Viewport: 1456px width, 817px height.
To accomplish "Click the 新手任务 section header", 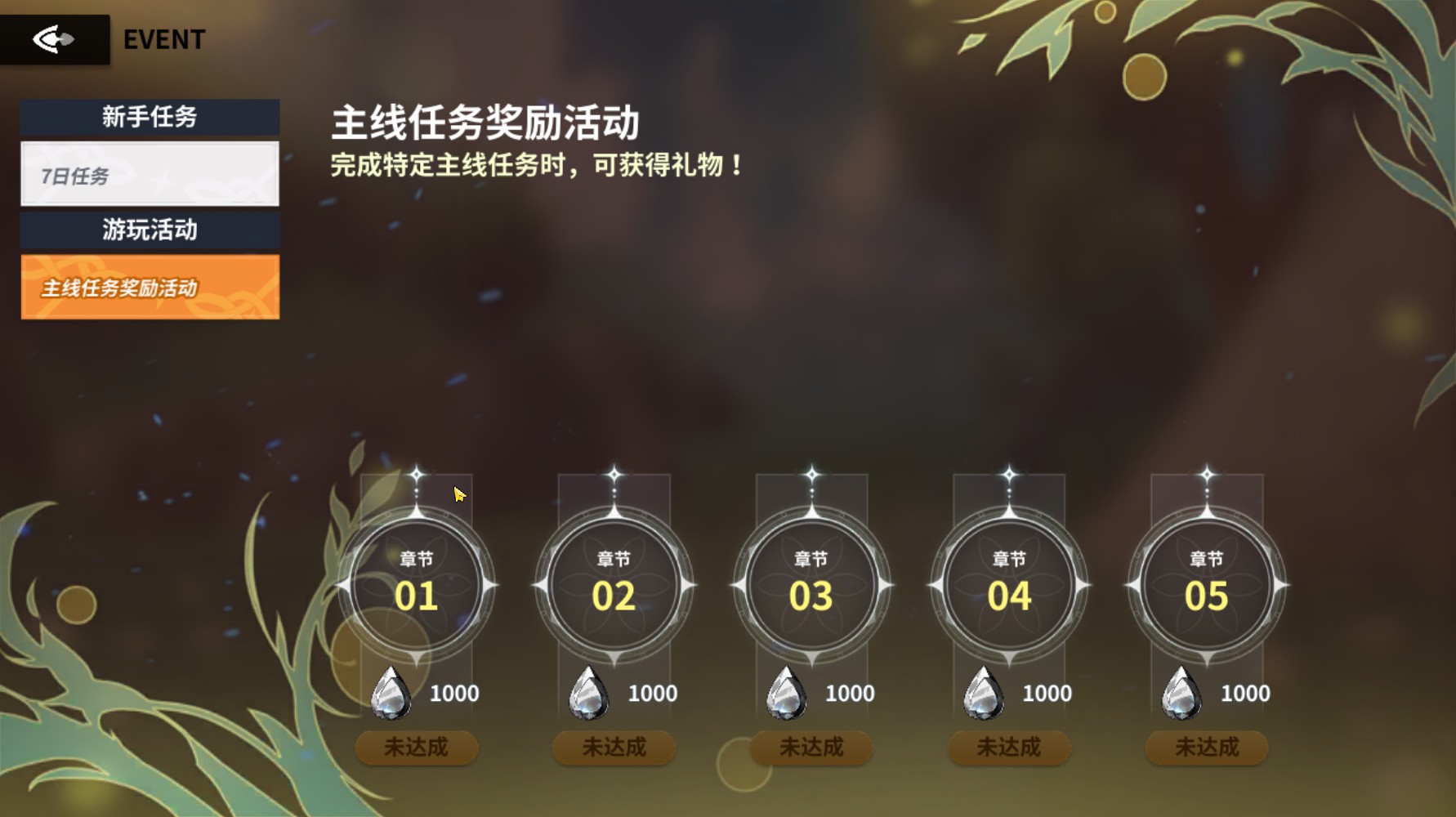I will tap(150, 116).
